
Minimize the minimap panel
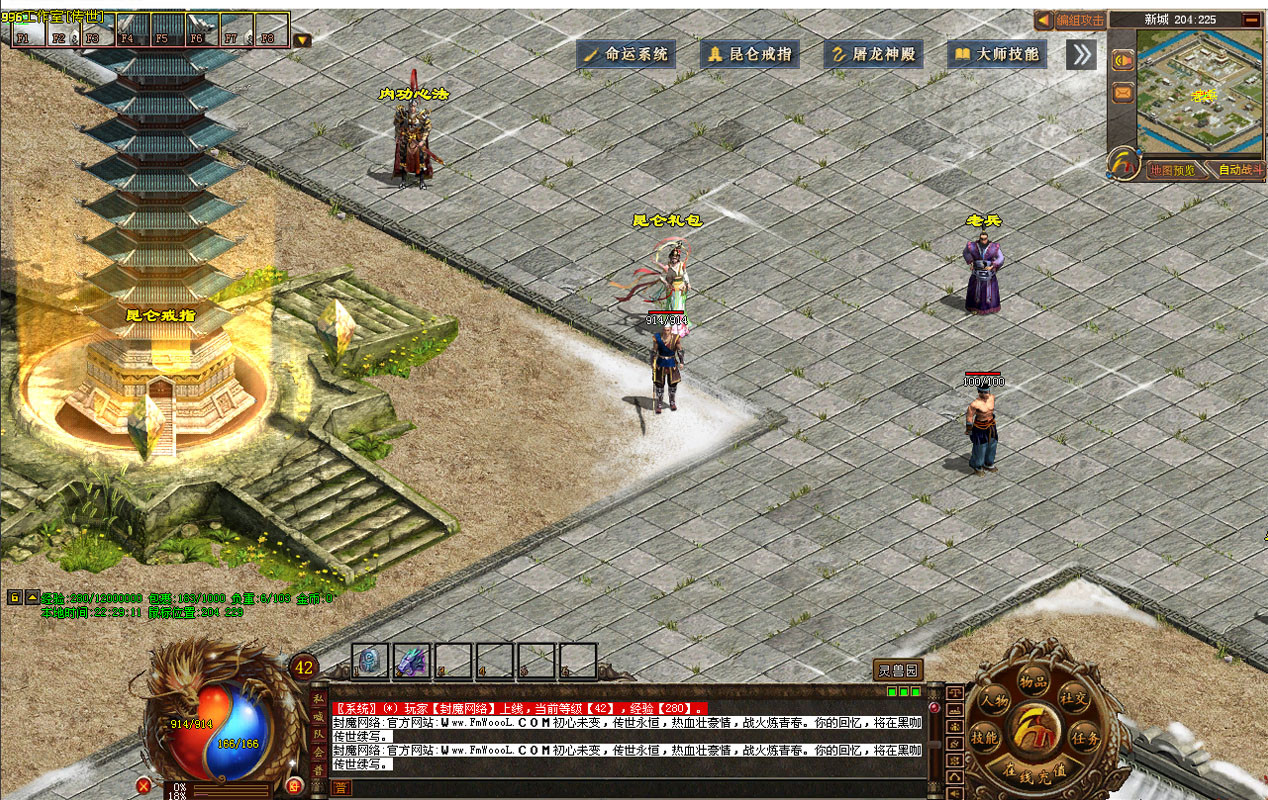point(1251,20)
